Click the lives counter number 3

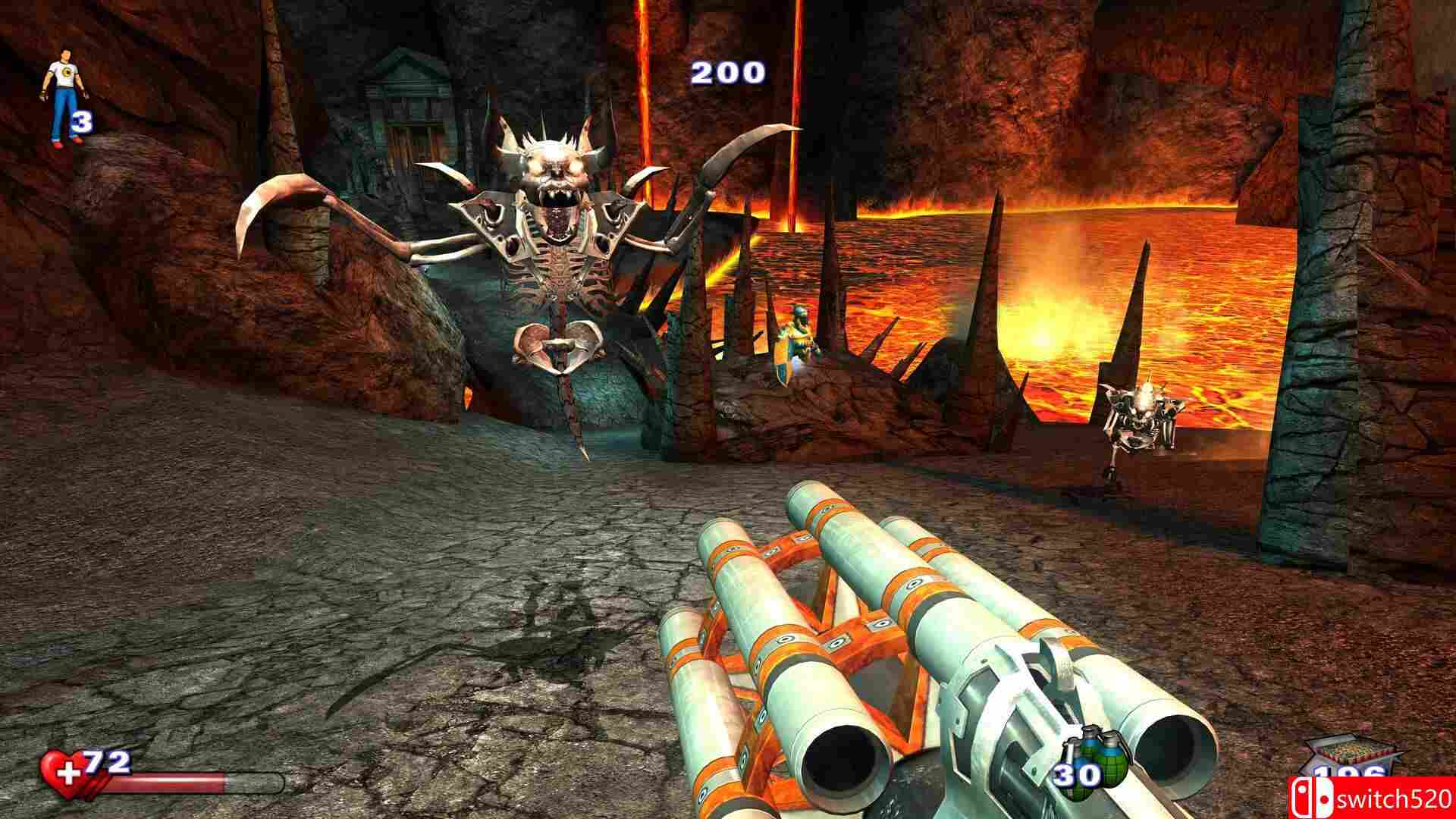[x=83, y=123]
